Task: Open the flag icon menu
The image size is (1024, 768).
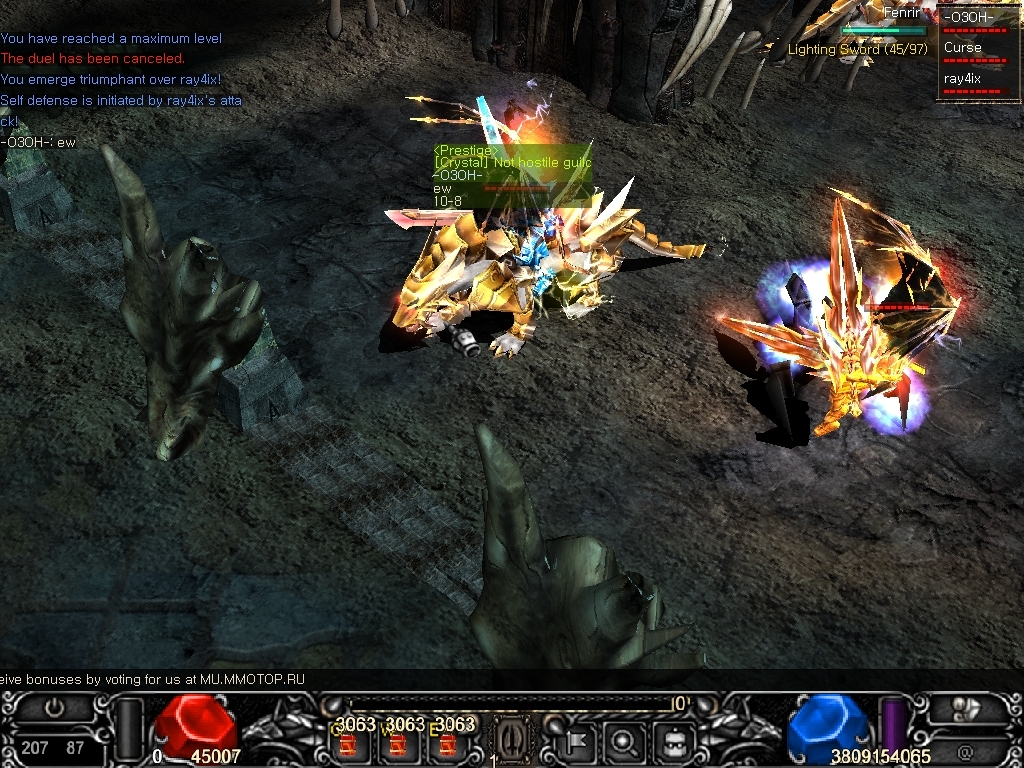Action: point(577,742)
